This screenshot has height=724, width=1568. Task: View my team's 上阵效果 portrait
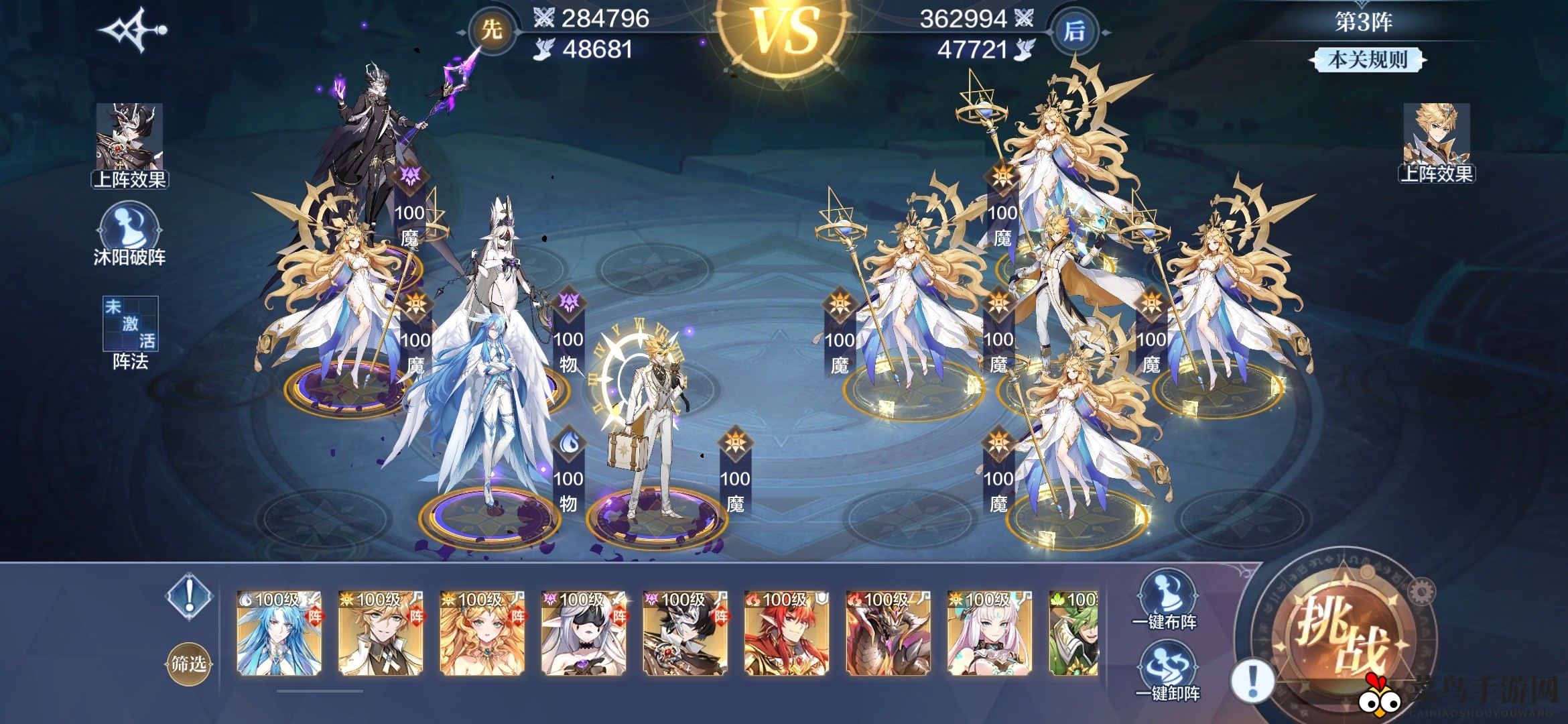129,145
